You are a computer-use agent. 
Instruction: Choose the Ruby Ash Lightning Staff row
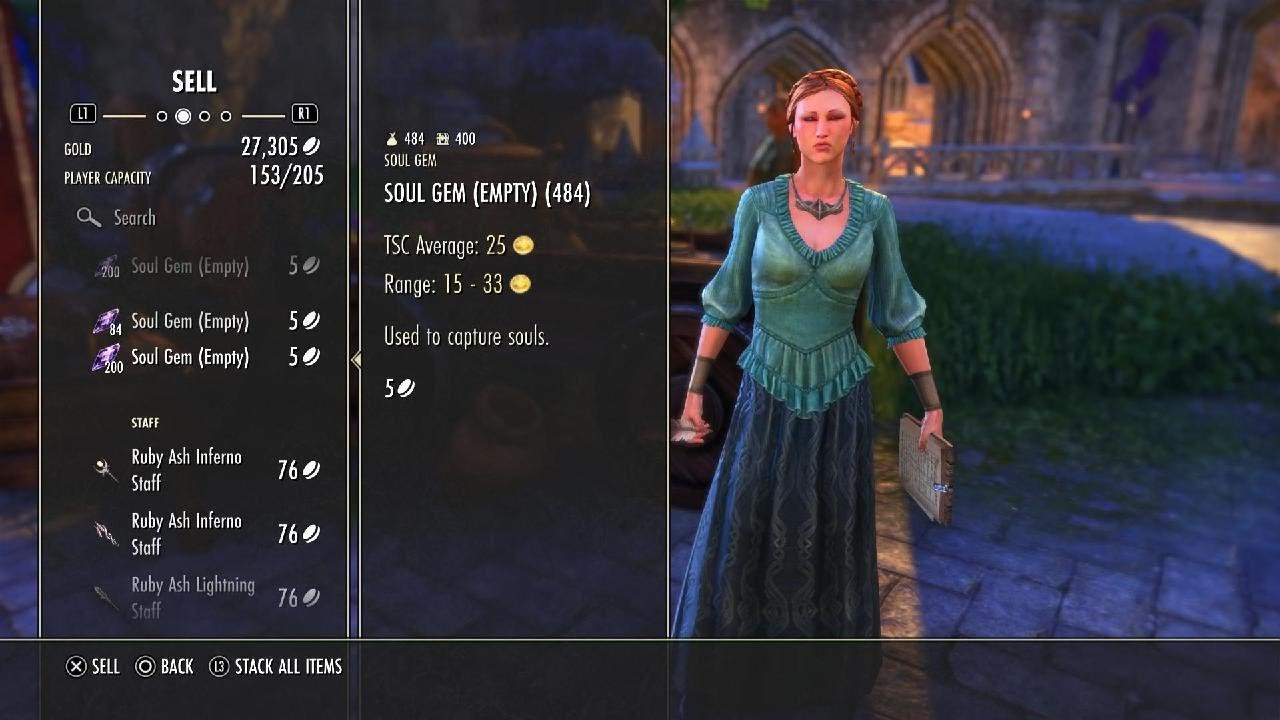coord(193,597)
